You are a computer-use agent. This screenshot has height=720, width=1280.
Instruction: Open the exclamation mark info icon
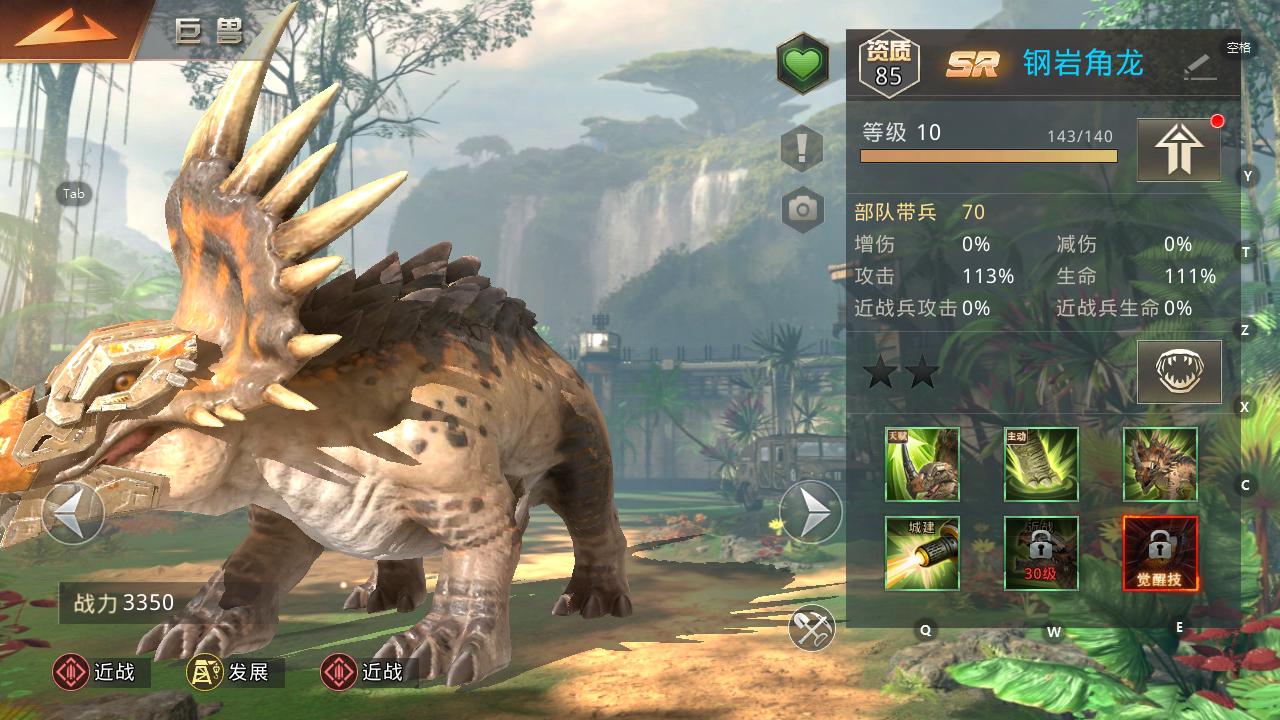coord(802,149)
